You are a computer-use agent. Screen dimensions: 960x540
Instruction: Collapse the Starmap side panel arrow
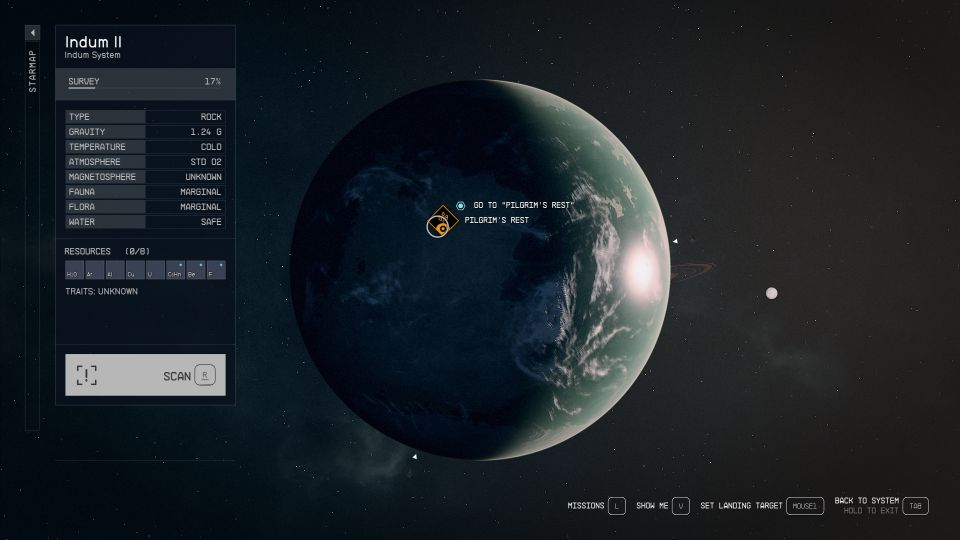pos(33,33)
